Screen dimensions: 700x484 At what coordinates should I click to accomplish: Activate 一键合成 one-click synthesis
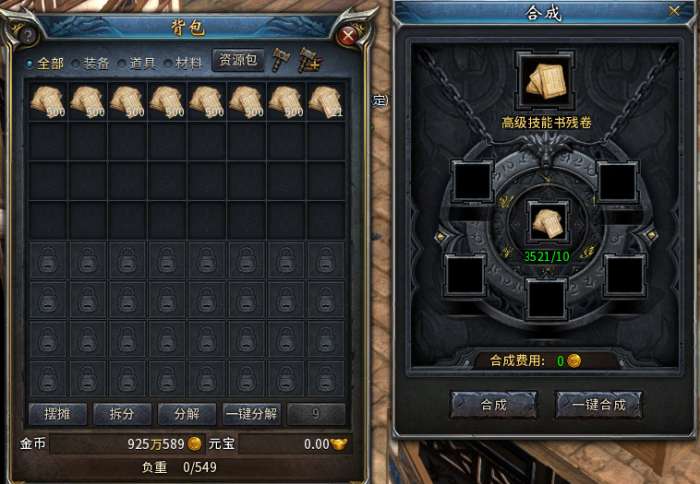click(598, 404)
